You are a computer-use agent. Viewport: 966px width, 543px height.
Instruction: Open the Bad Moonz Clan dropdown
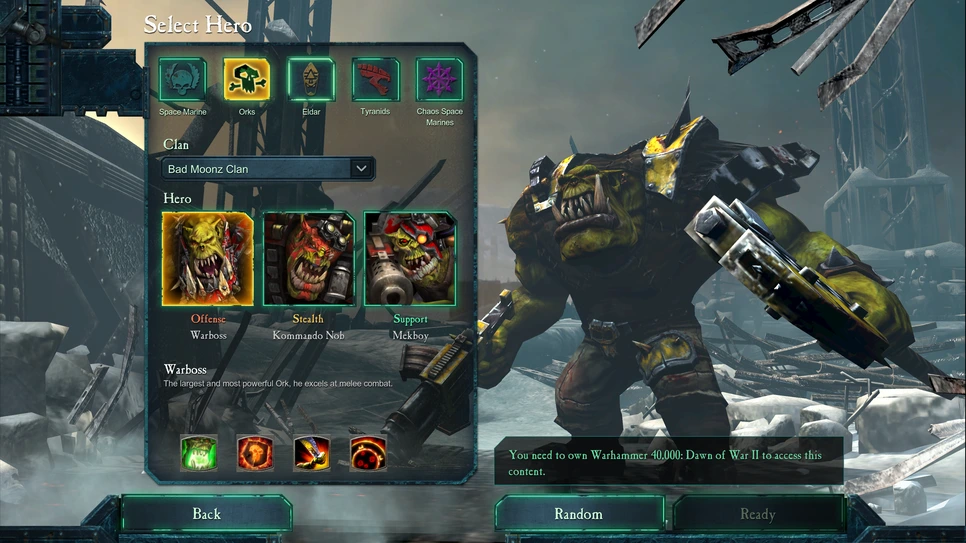(268, 169)
